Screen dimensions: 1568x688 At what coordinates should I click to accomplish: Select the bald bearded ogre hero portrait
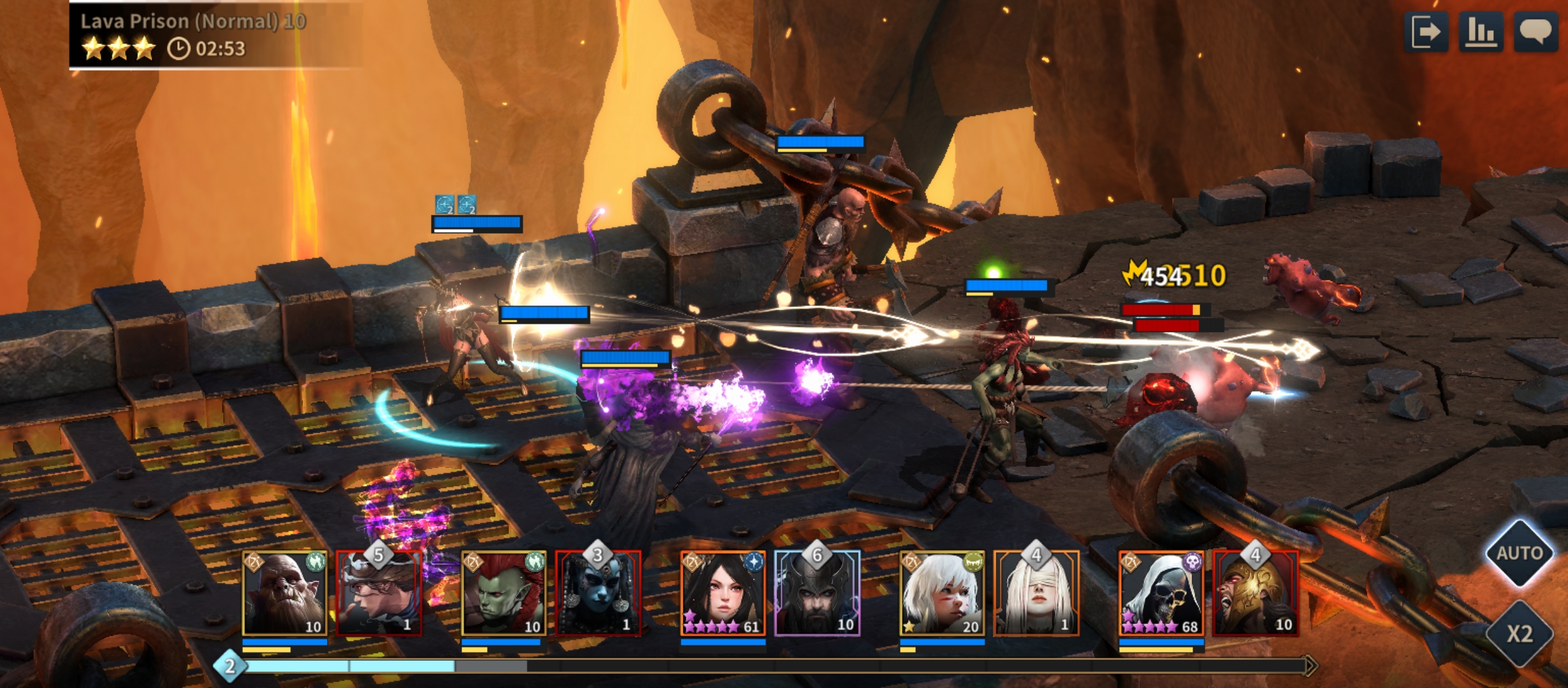tap(285, 594)
